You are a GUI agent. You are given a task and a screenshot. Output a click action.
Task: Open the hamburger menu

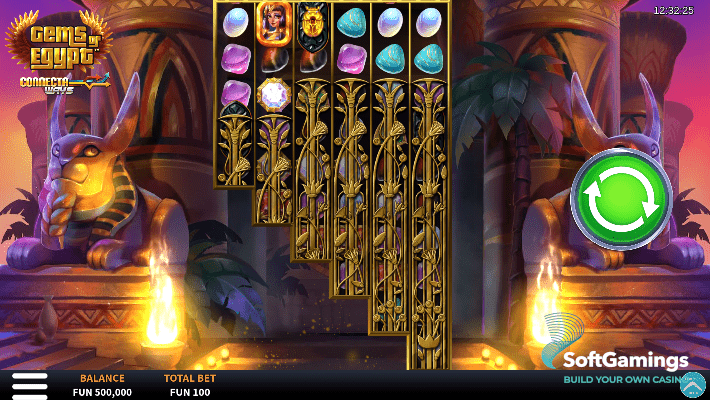(x=29, y=385)
